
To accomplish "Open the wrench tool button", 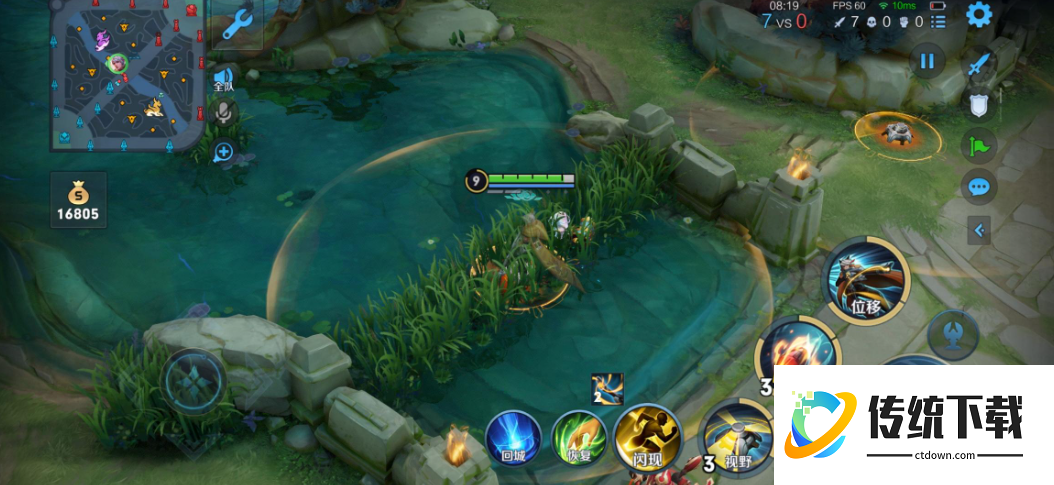I will [x=237, y=23].
